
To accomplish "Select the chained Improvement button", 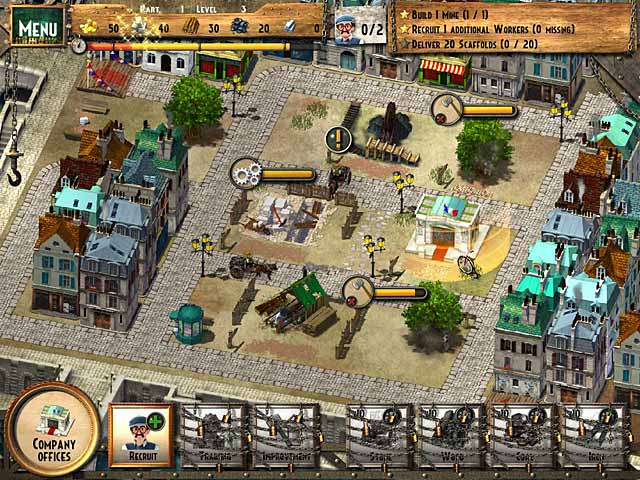I will (x=287, y=436).
